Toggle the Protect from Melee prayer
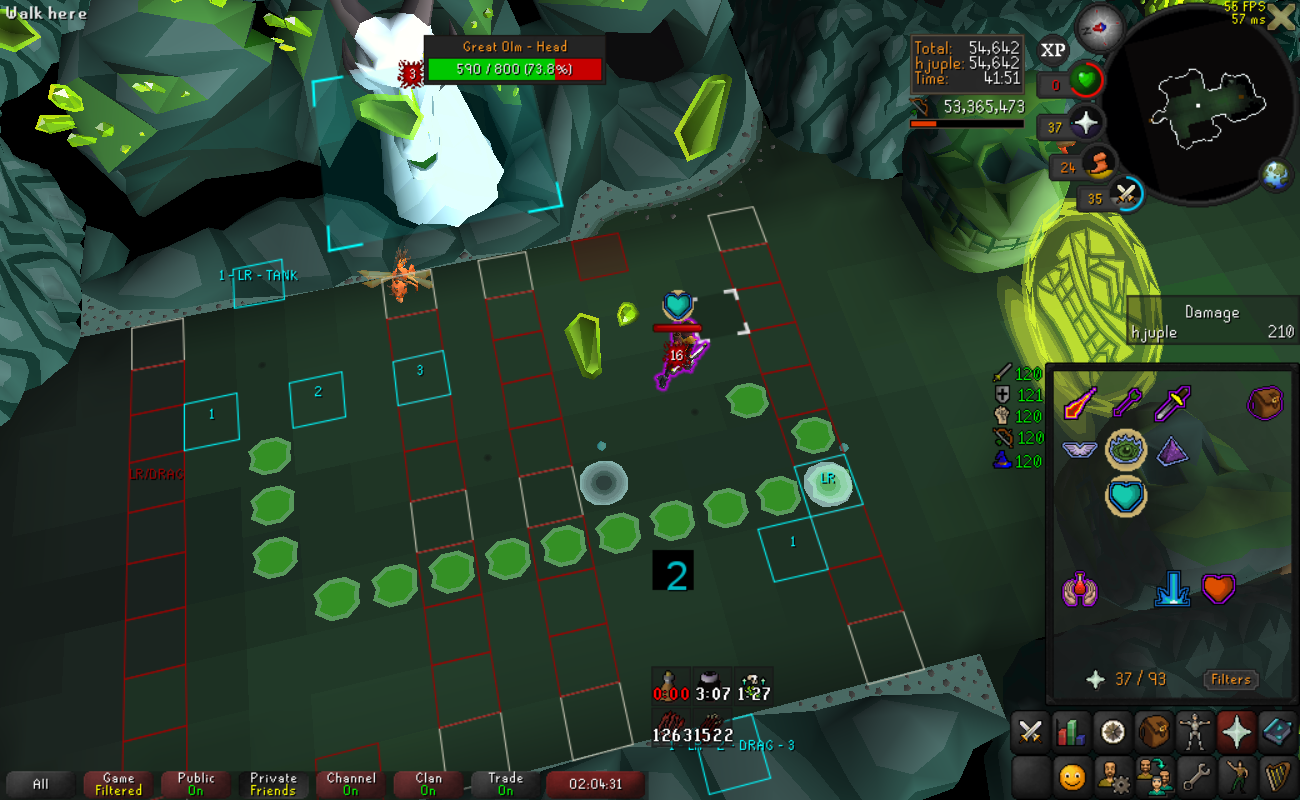Viewport: 1300px width, 800px height. pos(1171,403)
